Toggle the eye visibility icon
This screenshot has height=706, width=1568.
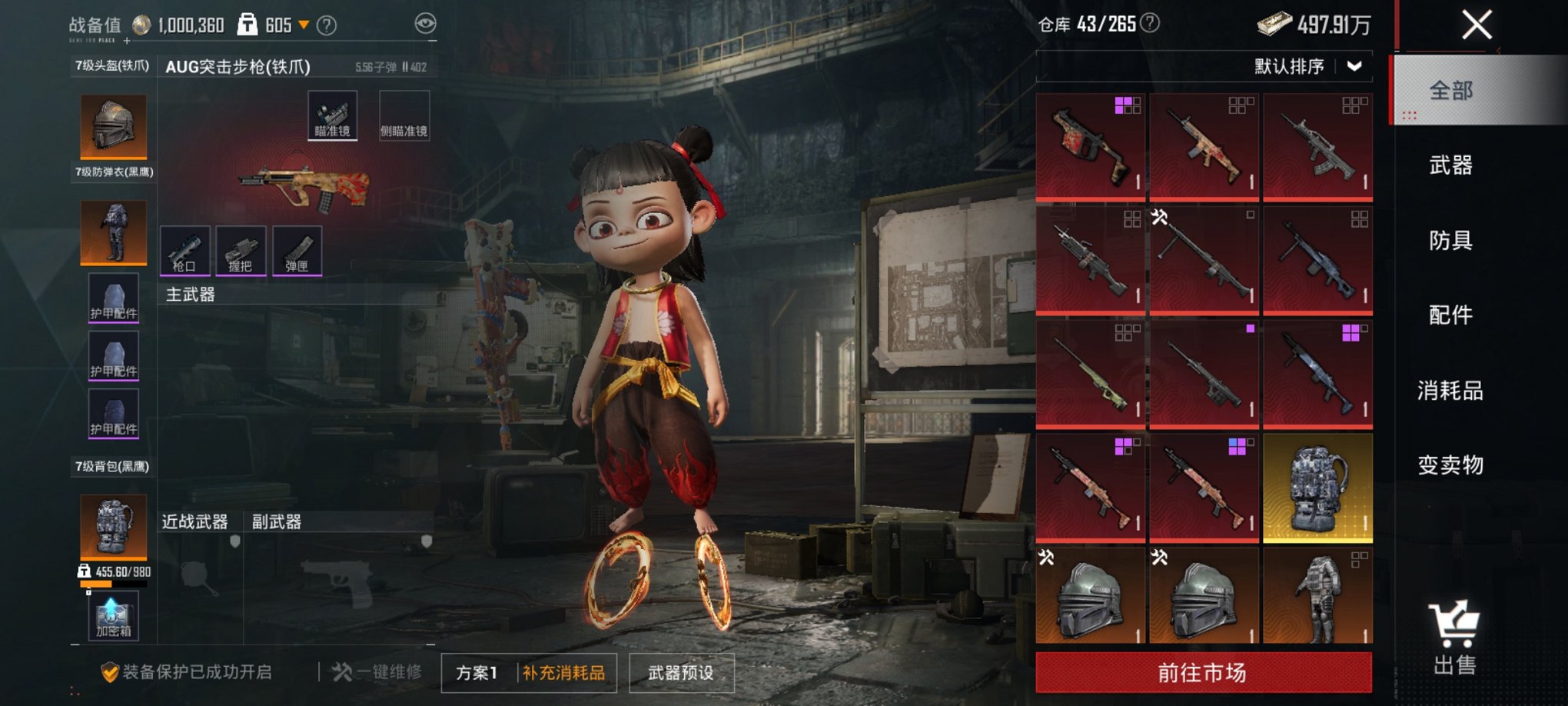click(425, 23)
